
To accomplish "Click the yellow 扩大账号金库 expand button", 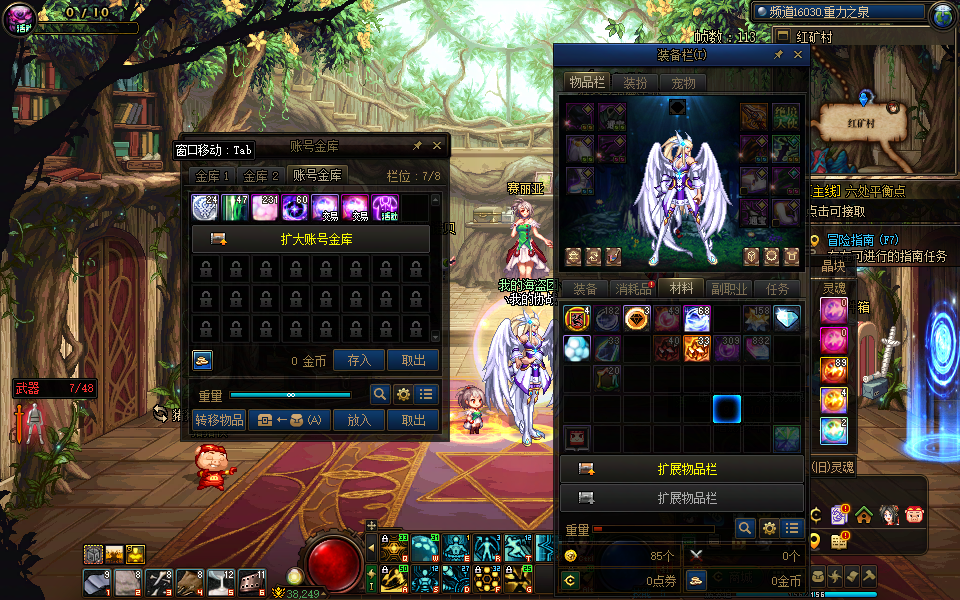I will (x=310, y=239).
